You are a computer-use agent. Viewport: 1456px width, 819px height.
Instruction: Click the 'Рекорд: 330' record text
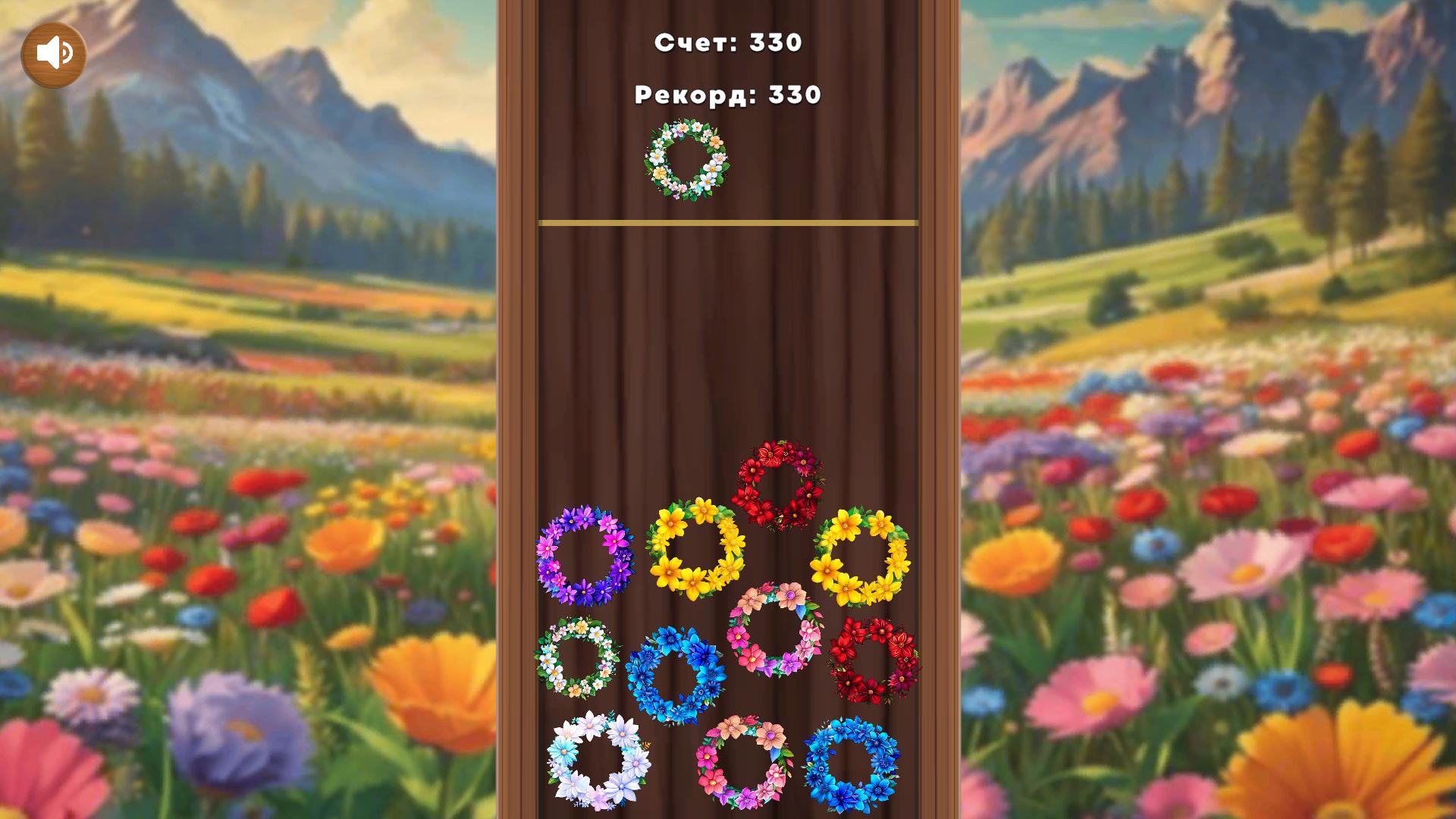(x=726, y=95)
